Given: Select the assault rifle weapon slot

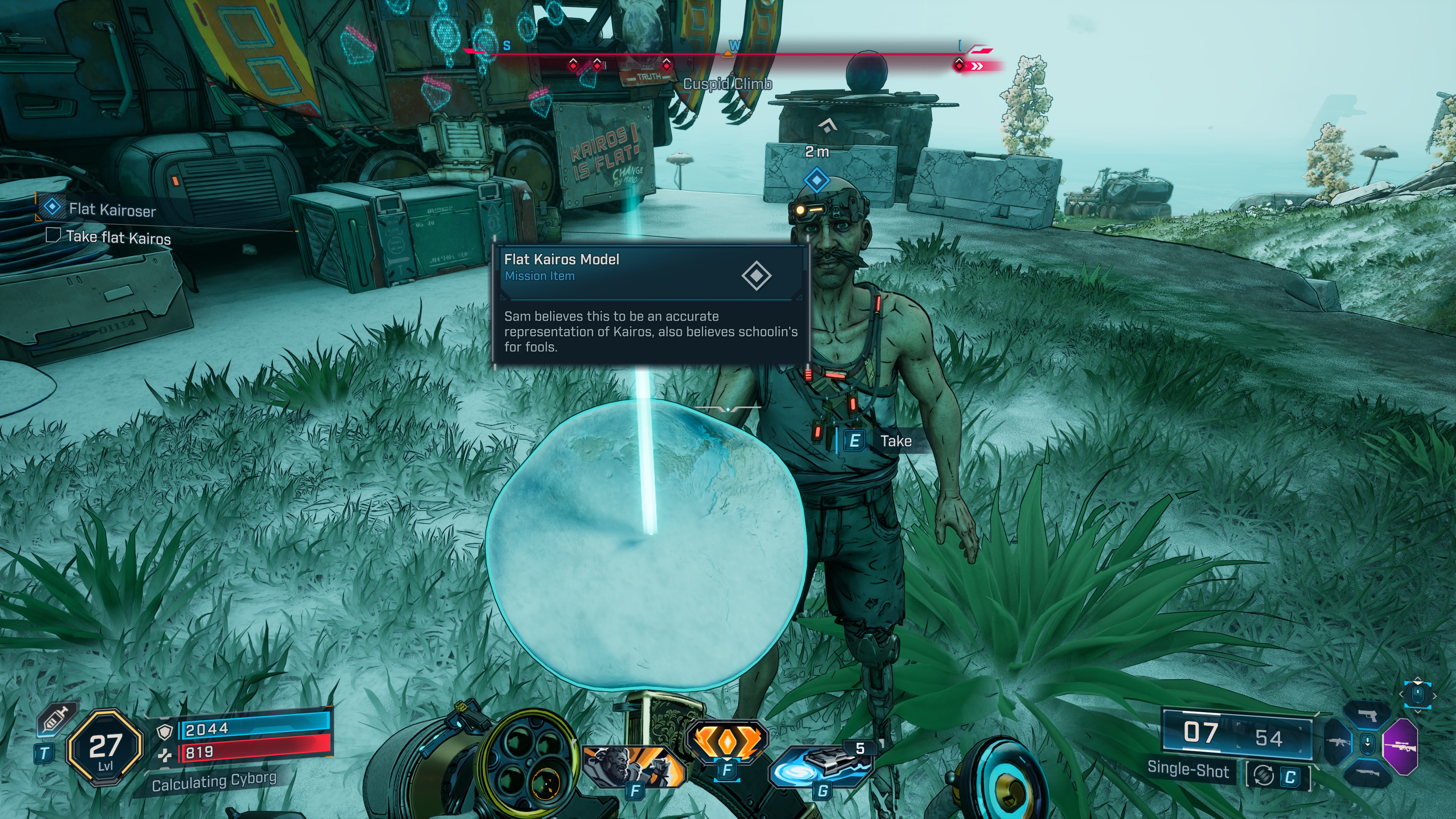Looking at the screenshot, I should (1337, 742).
